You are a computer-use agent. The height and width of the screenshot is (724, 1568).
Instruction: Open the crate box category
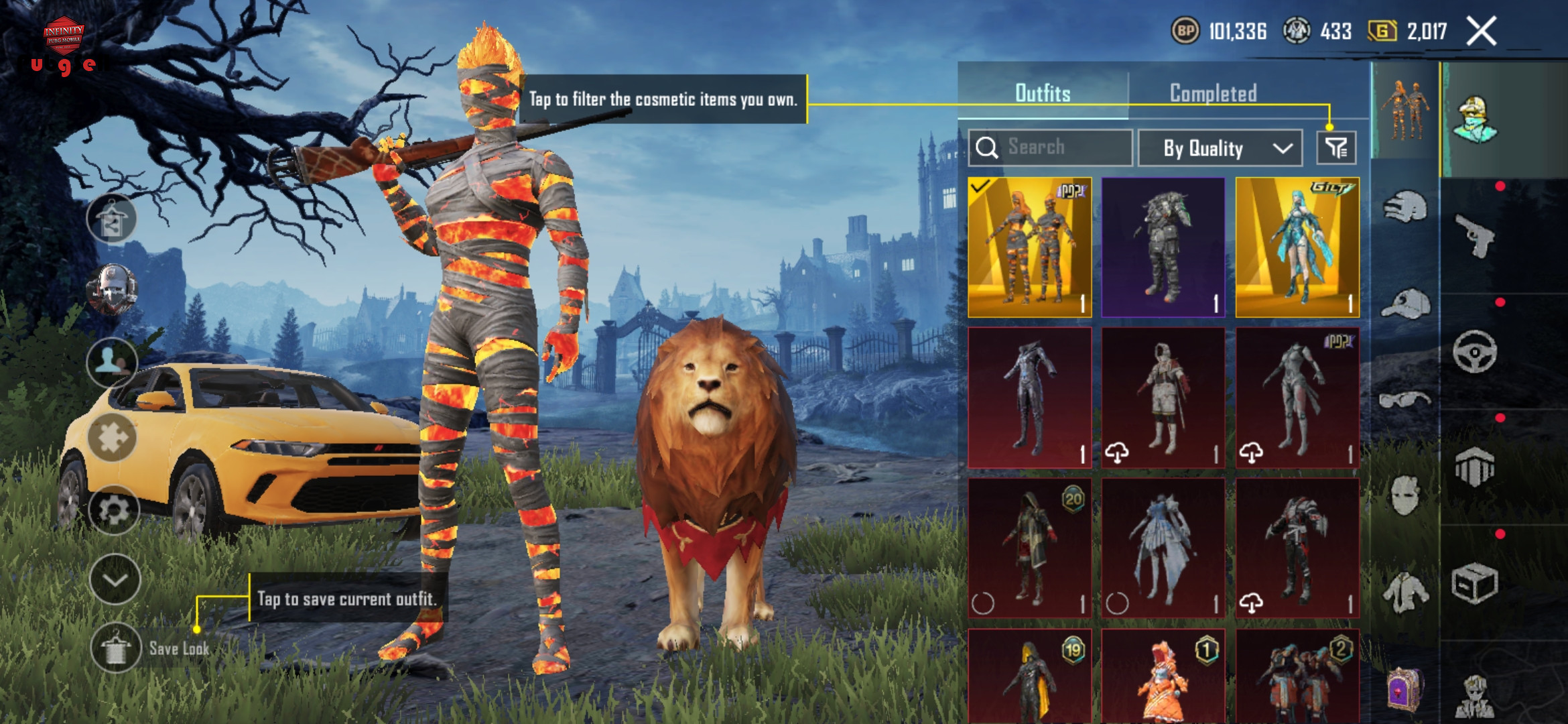(x=1474, y=583)
